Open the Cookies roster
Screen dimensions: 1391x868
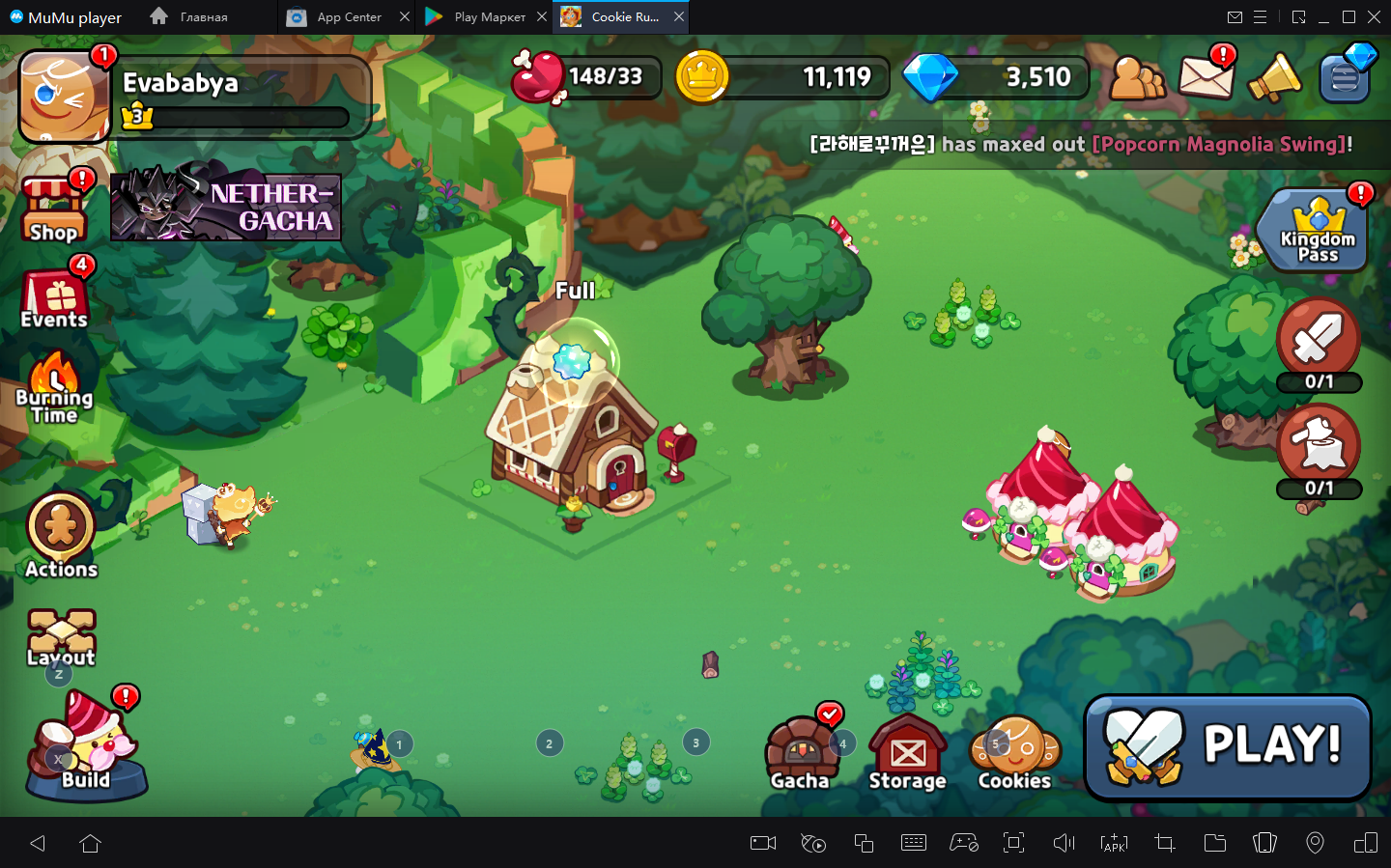click(1014, 755)
